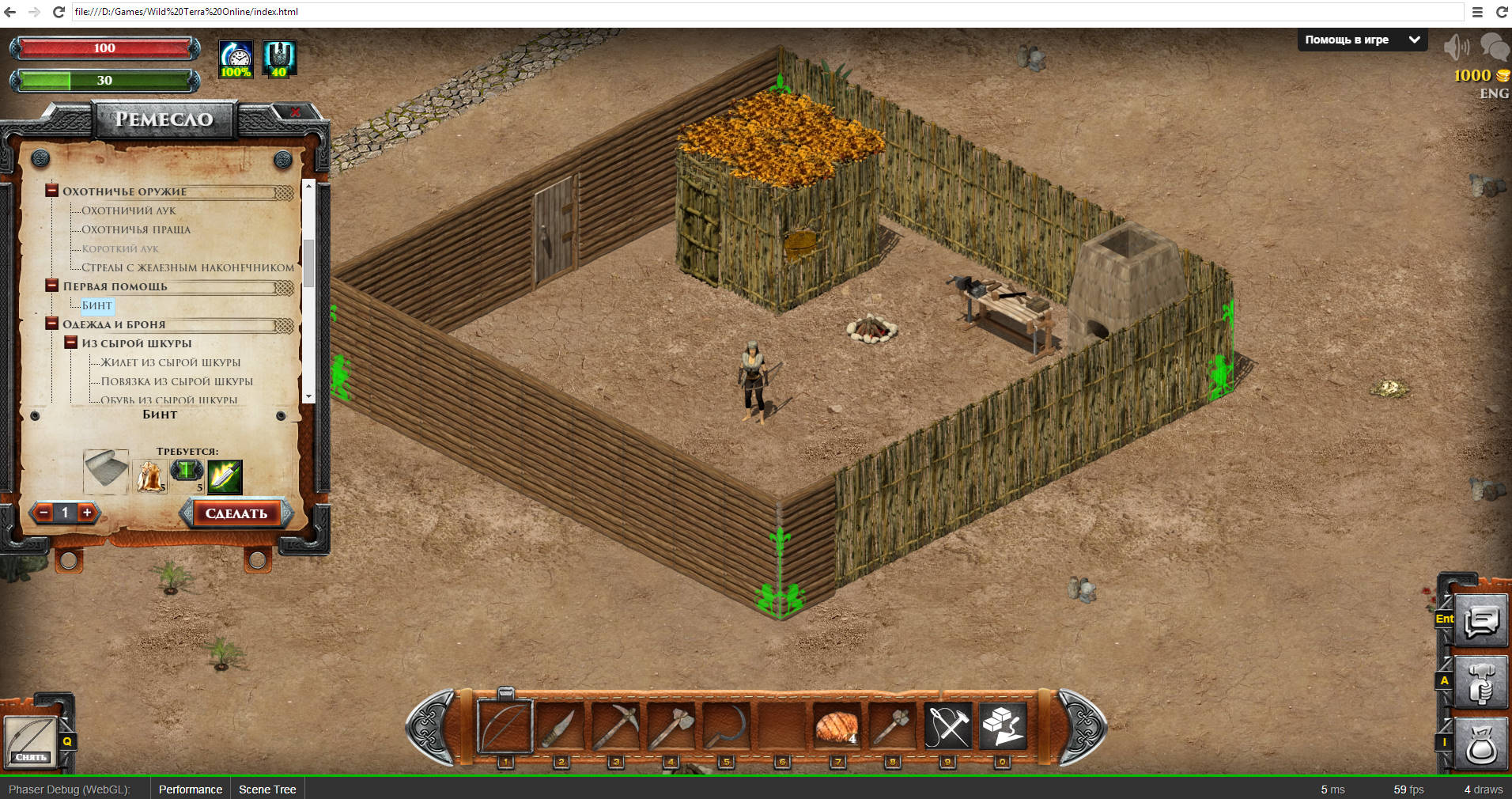Open building mode via the bricks and trowel icon
The width and height of the screenshot is (1512, 799).
[1003, 726]
